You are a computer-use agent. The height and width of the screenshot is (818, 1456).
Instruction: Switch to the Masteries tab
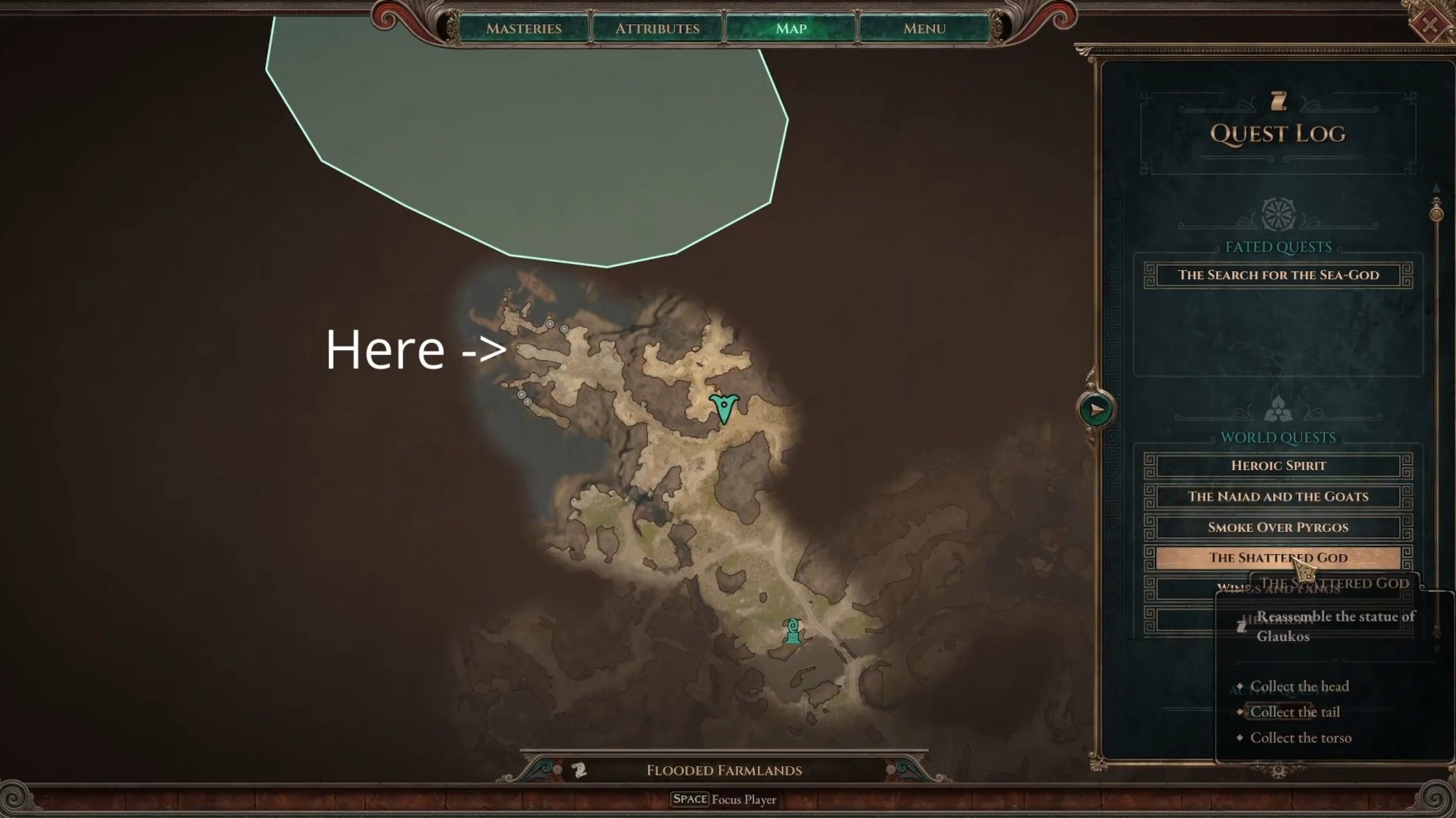[523, 28]
